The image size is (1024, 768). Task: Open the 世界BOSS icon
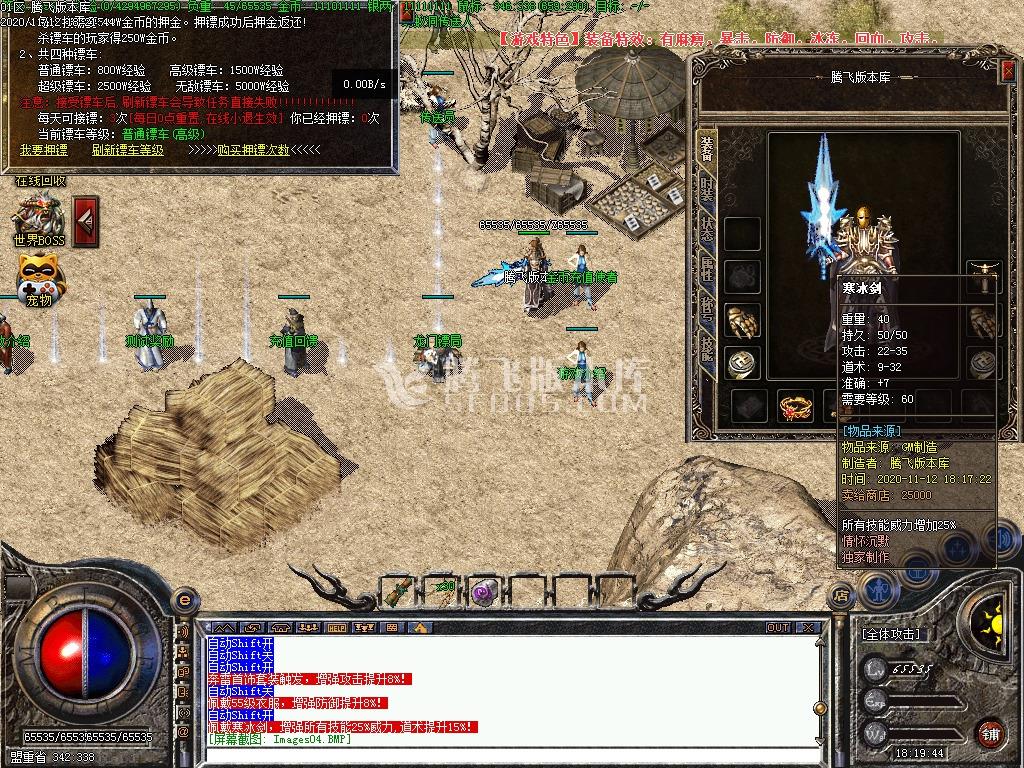coord(38,220)
